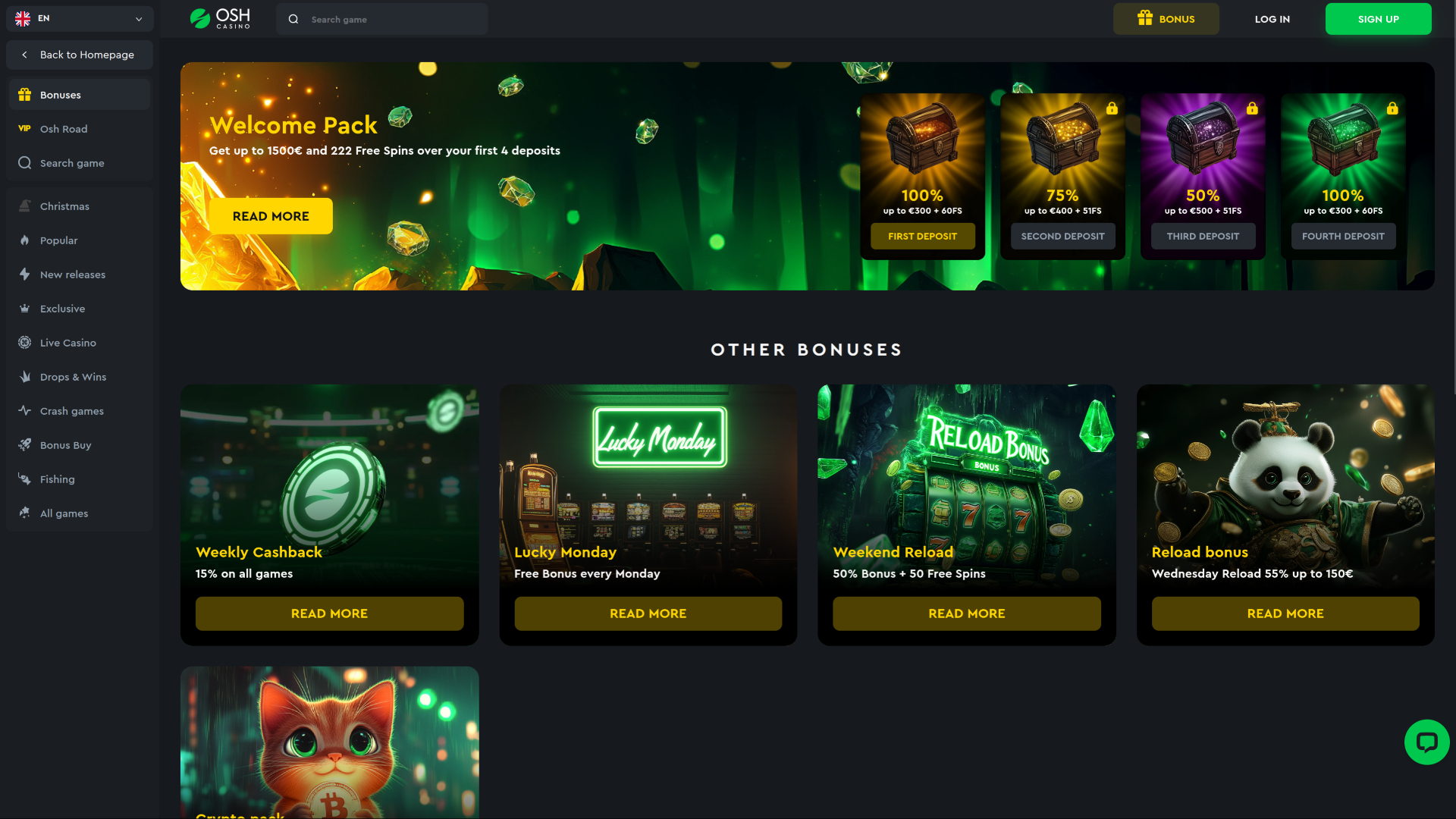Click SIGN UP in the header
Screen dimensions: 1456x819
click(1378, 18)
